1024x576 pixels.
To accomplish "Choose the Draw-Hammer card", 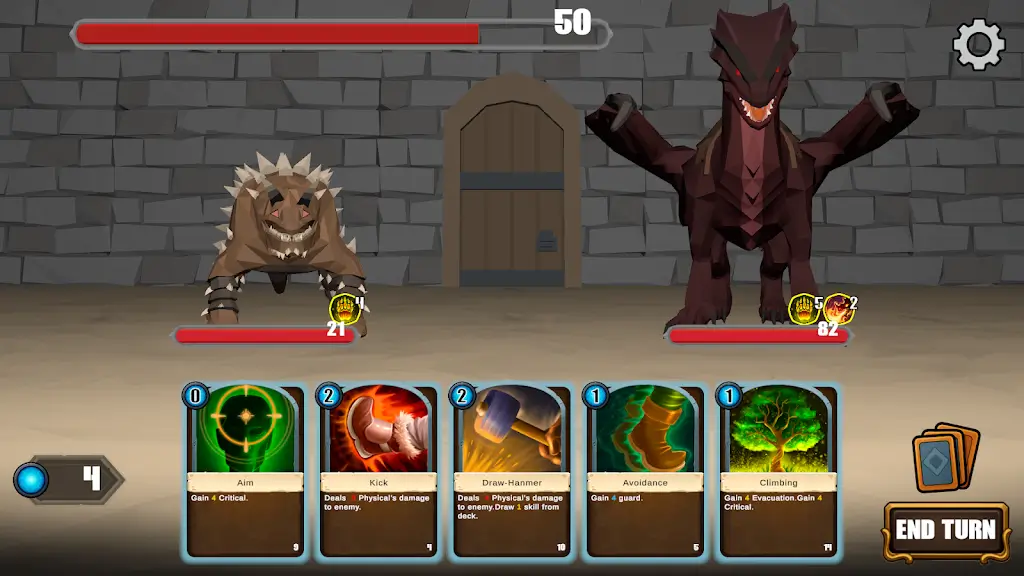I will click(511, 470).
